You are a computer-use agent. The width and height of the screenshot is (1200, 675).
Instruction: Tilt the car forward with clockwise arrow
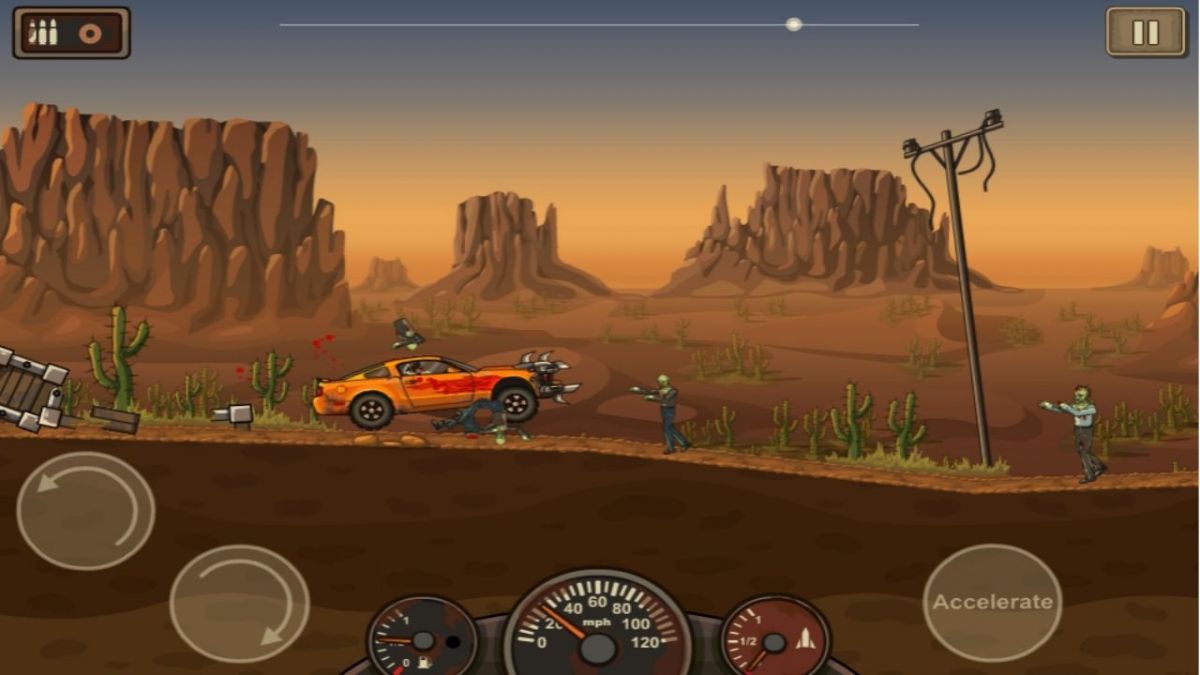(239, 603)
